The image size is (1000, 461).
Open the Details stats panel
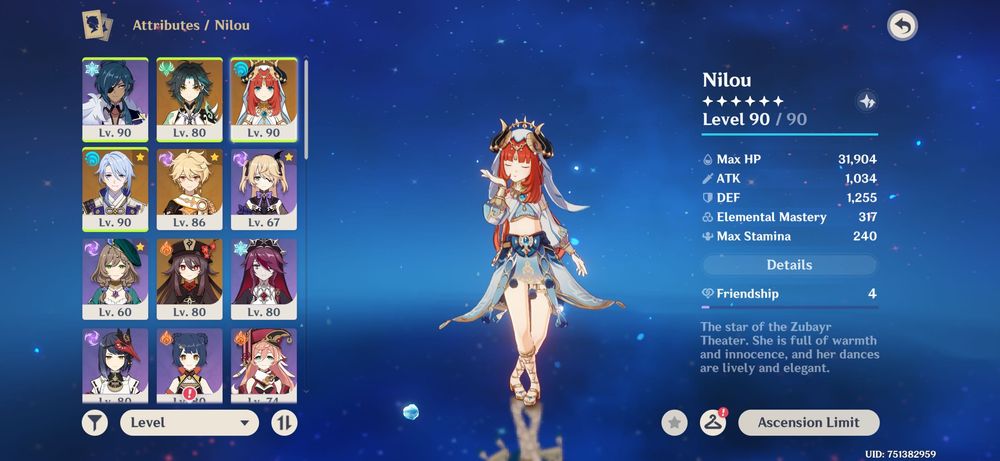789,265
